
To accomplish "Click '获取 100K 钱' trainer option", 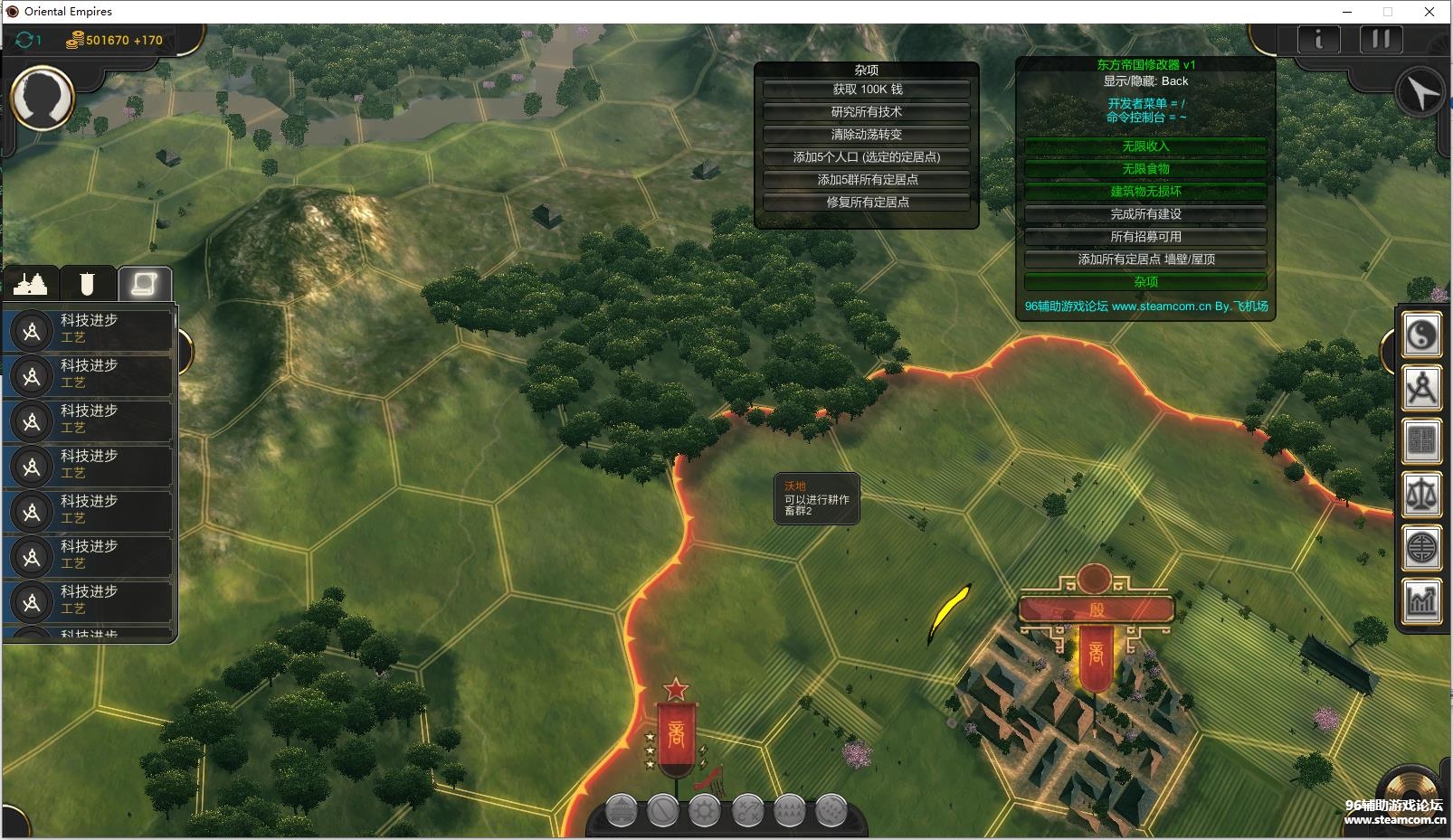I will [x=867, y=90].
